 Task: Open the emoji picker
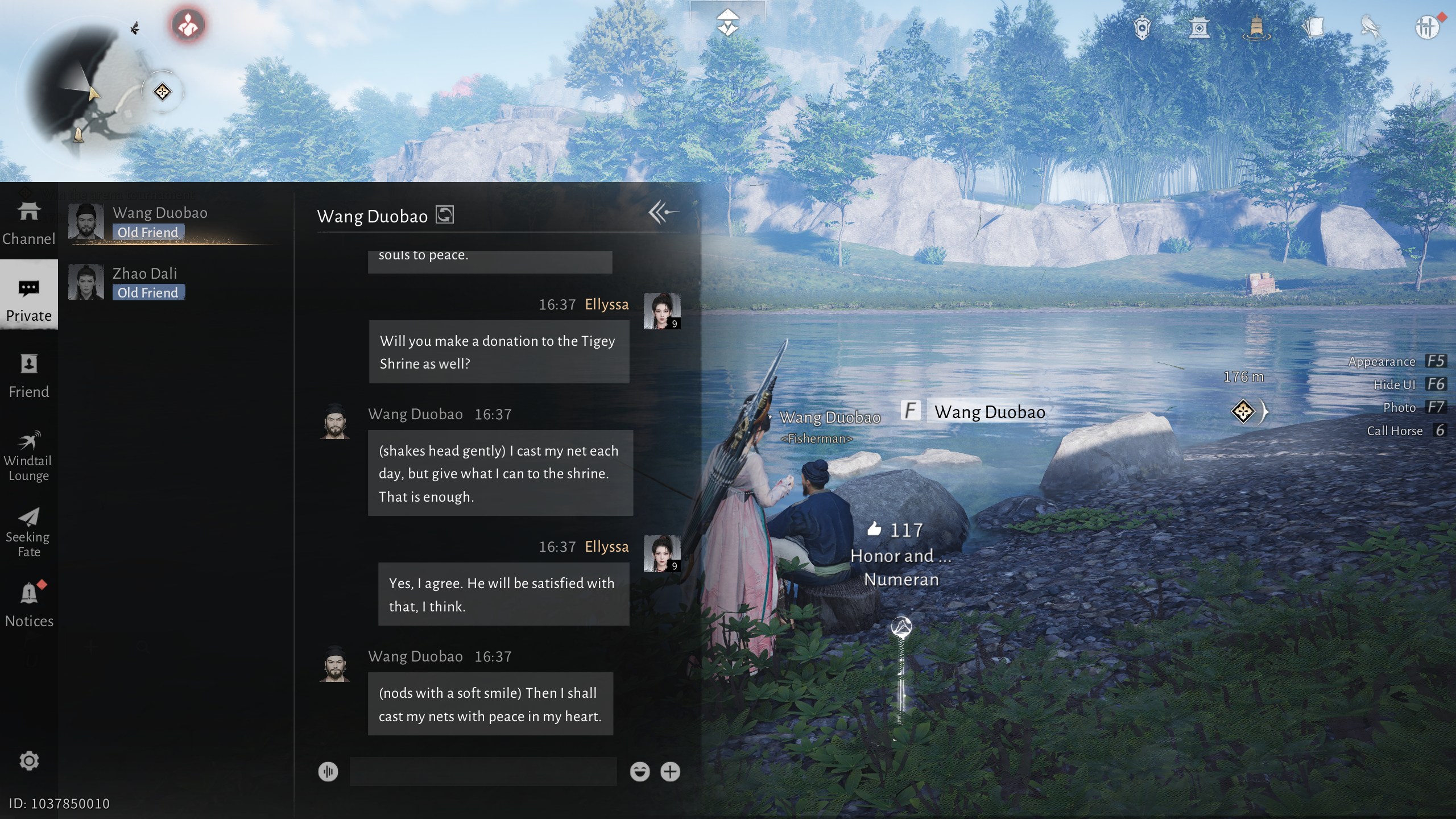point(640,772)
